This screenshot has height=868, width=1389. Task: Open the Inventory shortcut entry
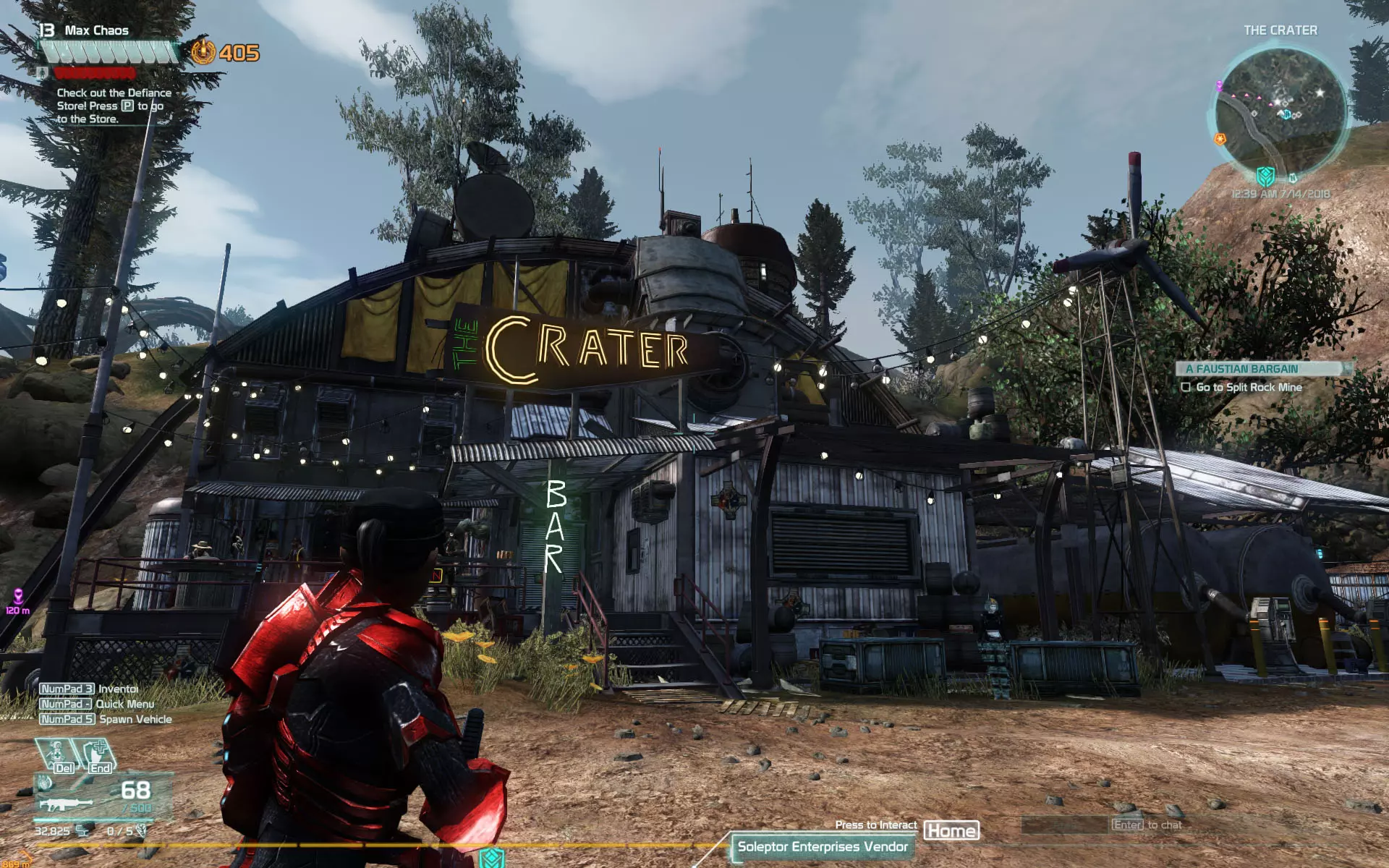tap(88, 689)
